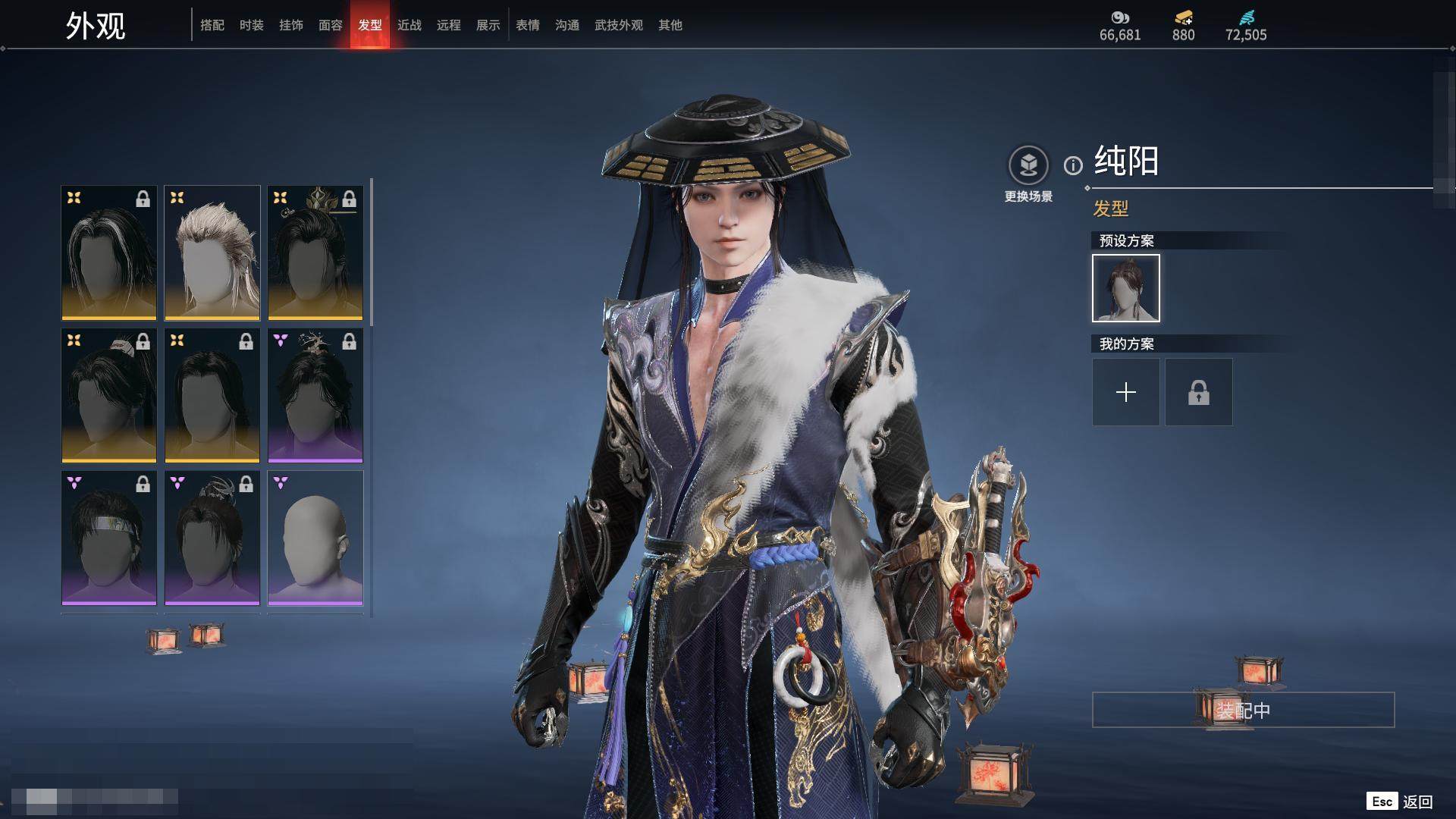Switch to the 搭配 tab

212,25
